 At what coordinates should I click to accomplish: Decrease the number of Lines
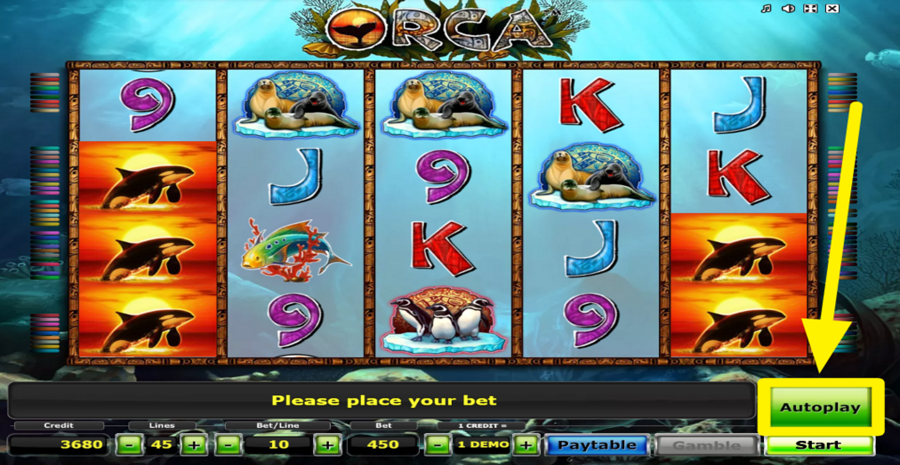[x=131, y=444]
